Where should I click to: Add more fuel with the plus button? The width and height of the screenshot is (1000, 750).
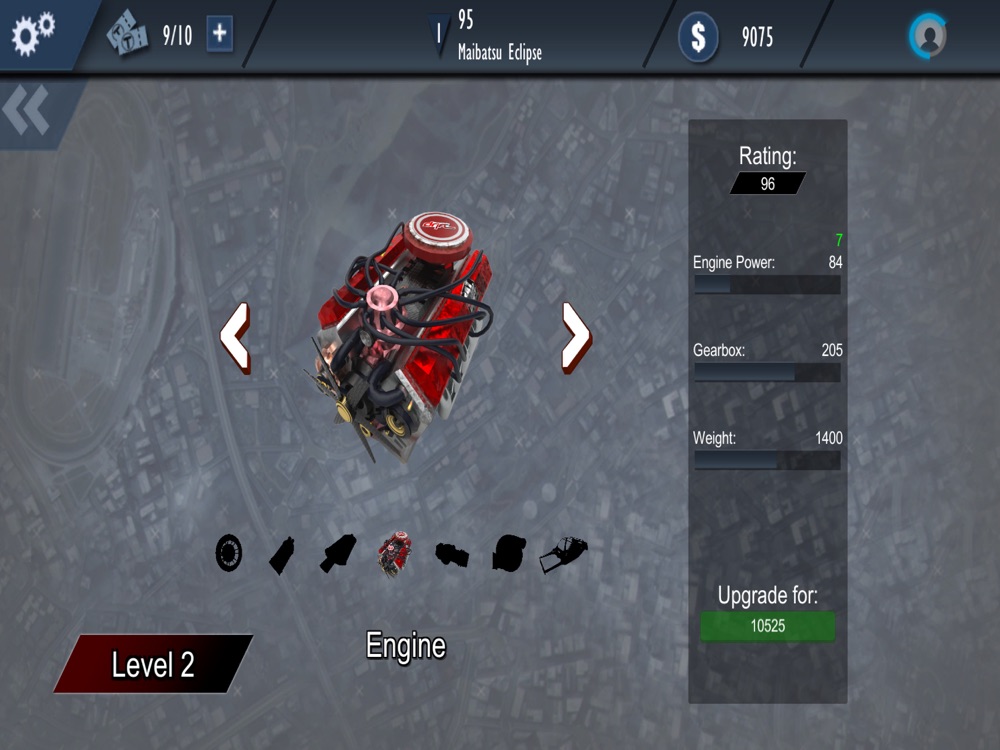(220, 35)
